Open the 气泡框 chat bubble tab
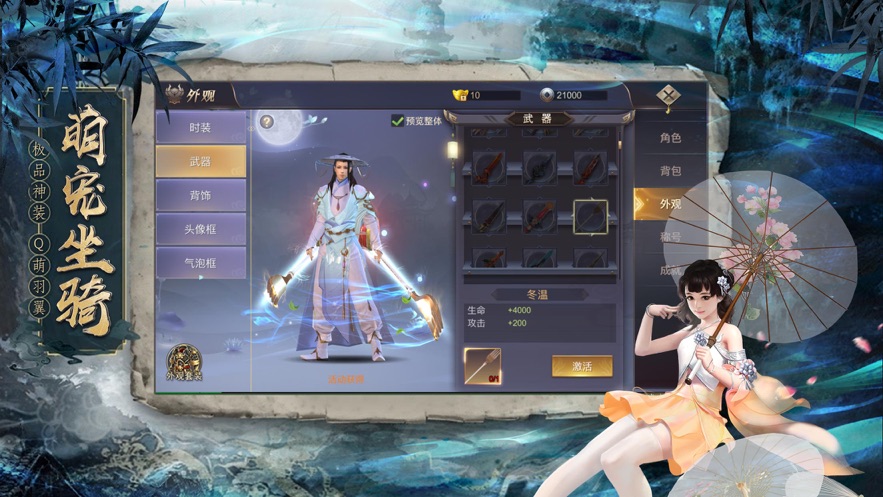 tap(200, 263)
